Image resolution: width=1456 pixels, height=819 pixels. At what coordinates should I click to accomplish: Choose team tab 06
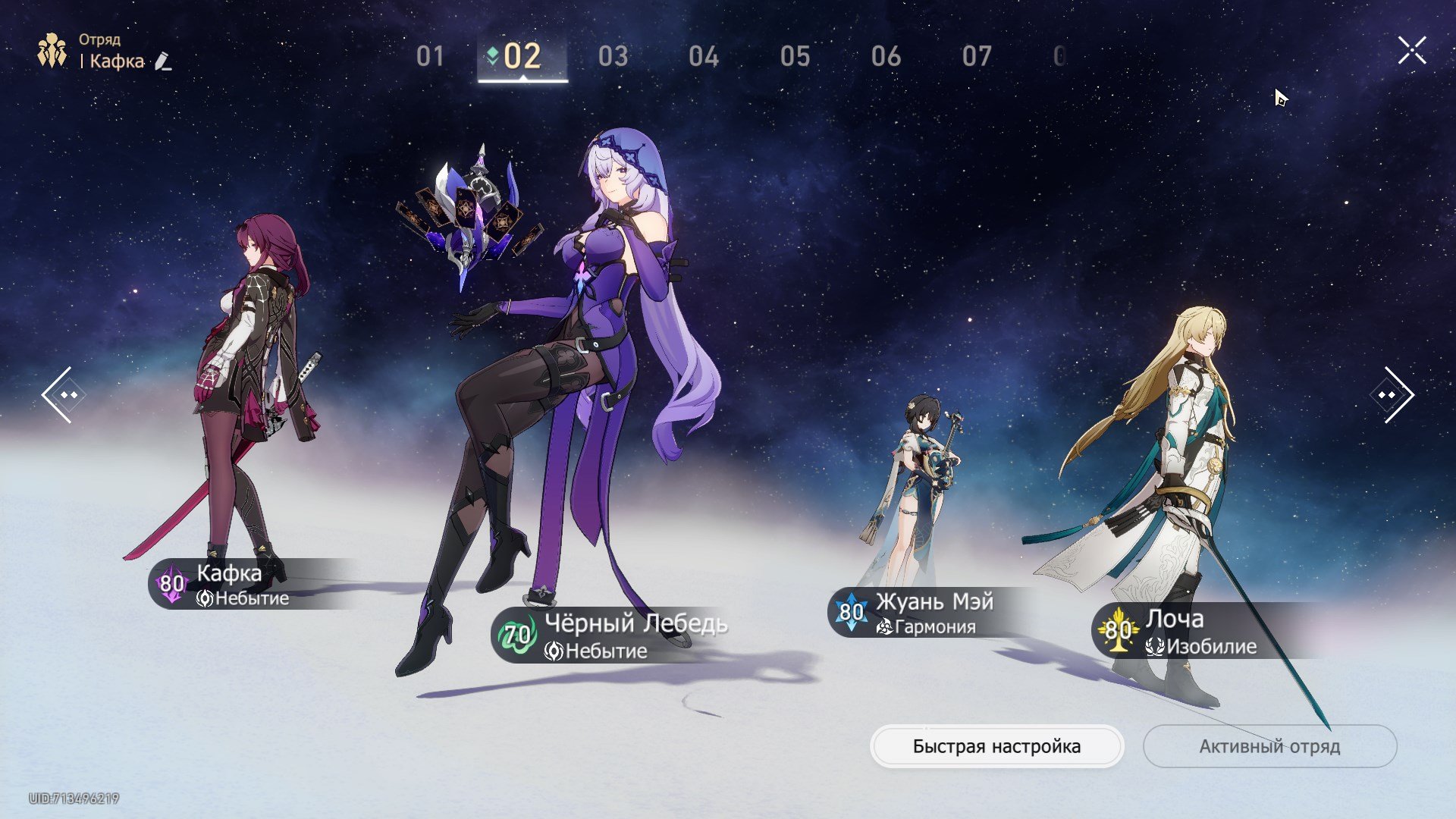pyautogui.click(x=886, y=57)
